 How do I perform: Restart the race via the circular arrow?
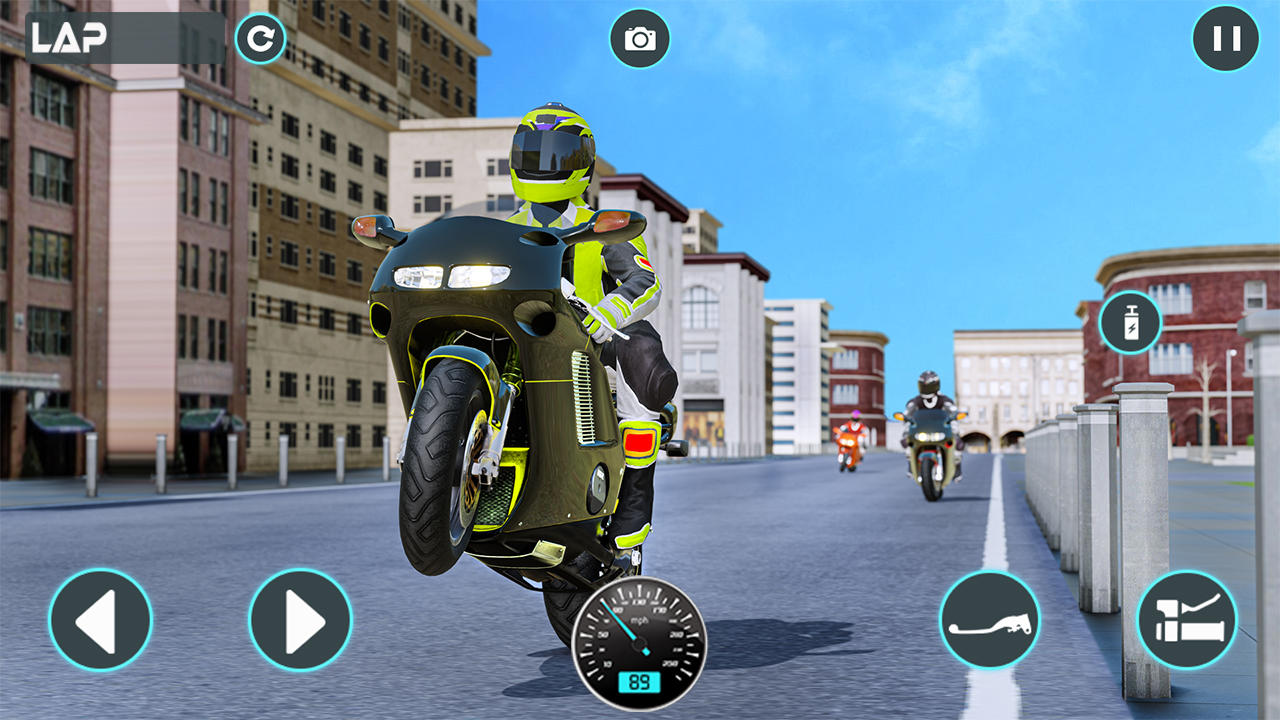[260, 40]
